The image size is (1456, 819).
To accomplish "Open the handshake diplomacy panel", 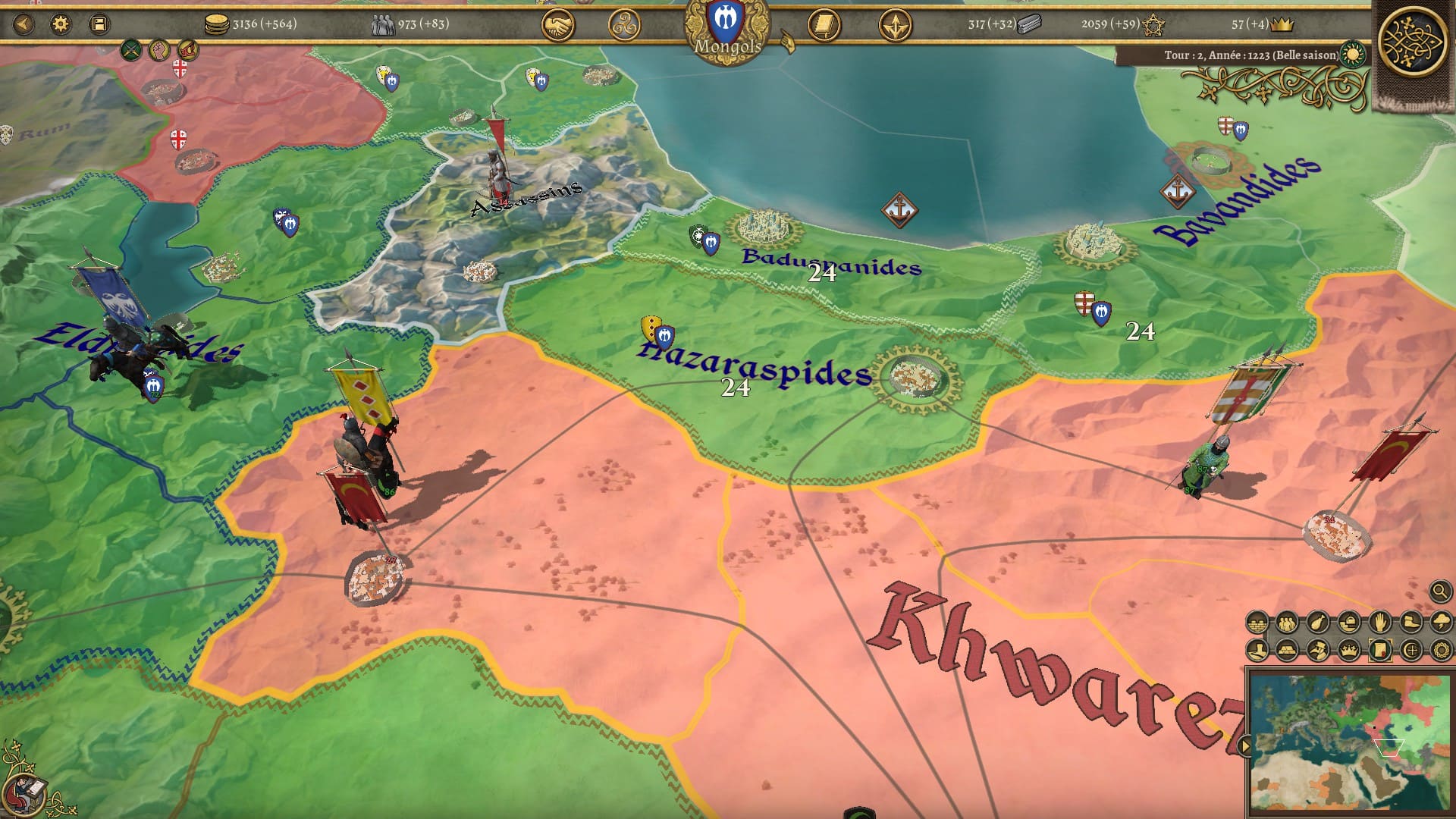I will 557,26.
